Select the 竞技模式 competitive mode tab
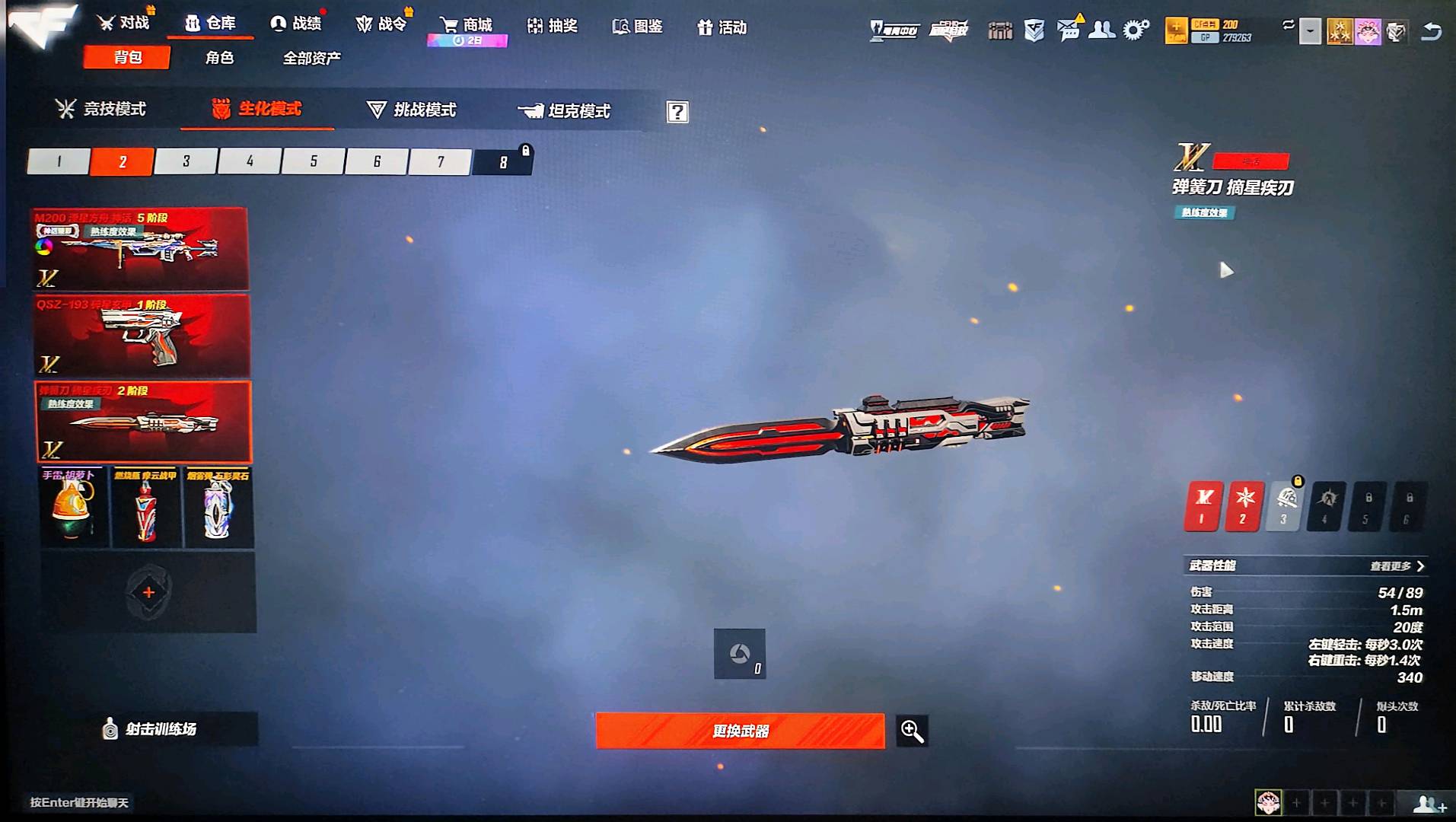The height and width of the screenshot is (822, 1456). [101, 110]
